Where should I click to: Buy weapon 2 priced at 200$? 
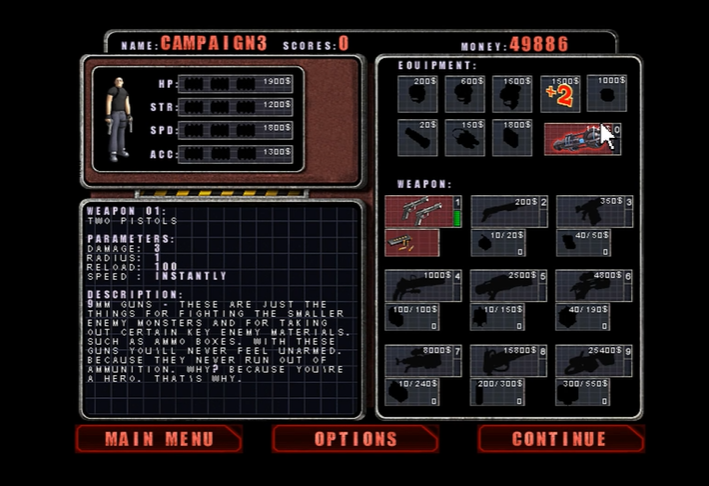pyautogui.click(x=508, y=211)
